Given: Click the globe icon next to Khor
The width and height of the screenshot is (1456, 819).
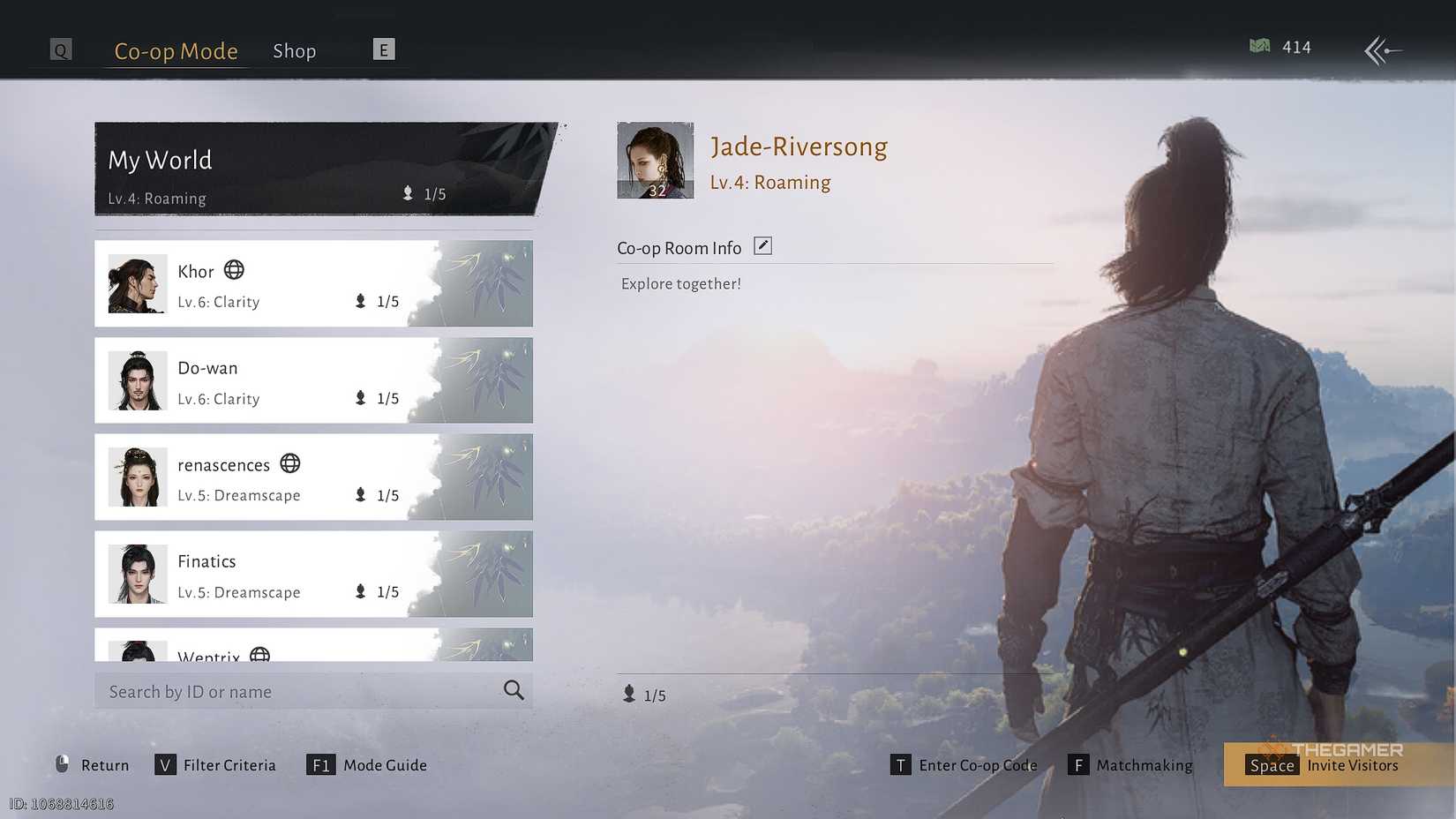Looking at the screenshot, I should pyautogui.click(x=233, y=270).
